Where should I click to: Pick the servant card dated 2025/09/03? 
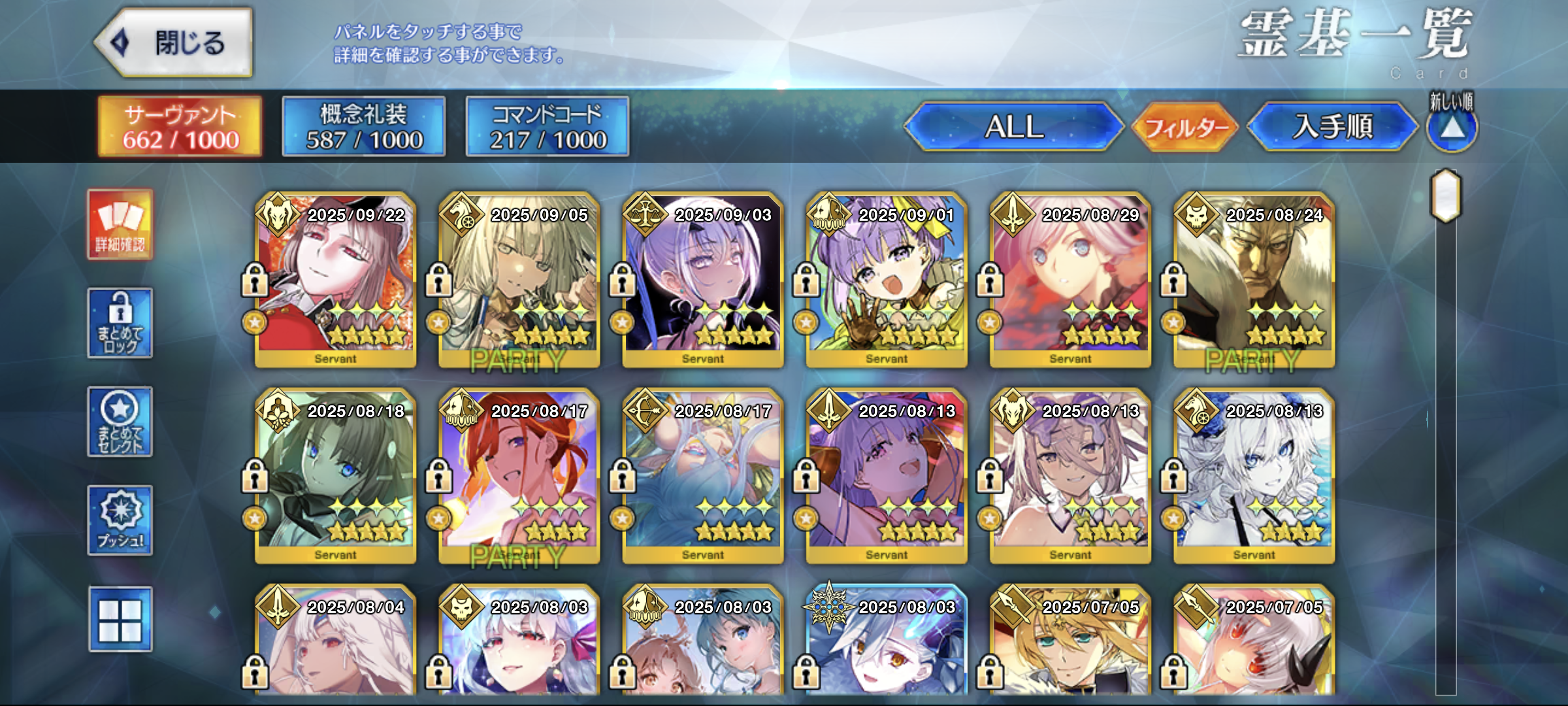click(x=703, y=280)
